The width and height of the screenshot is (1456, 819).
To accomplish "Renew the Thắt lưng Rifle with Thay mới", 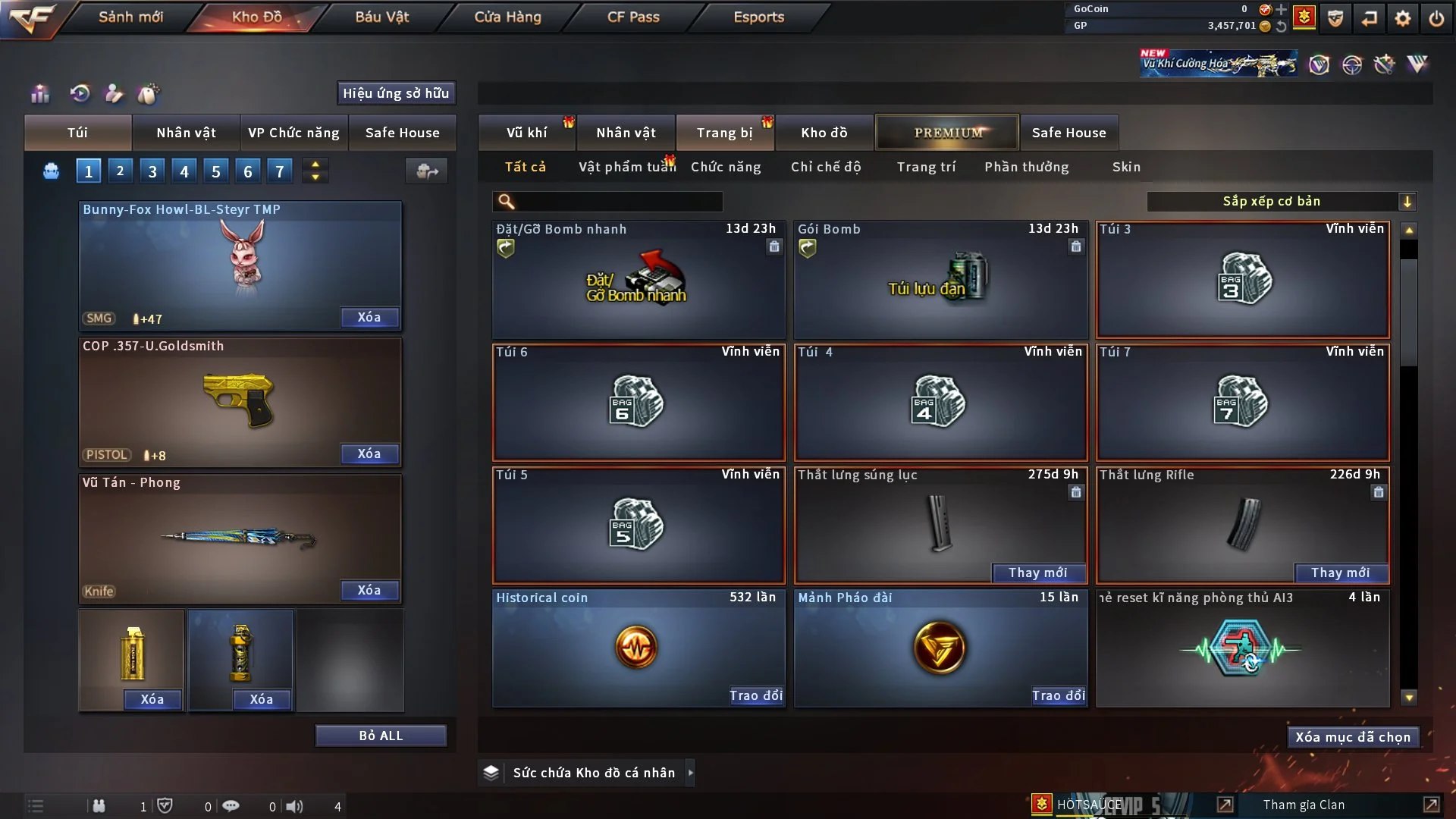I will coord(1340,573).
